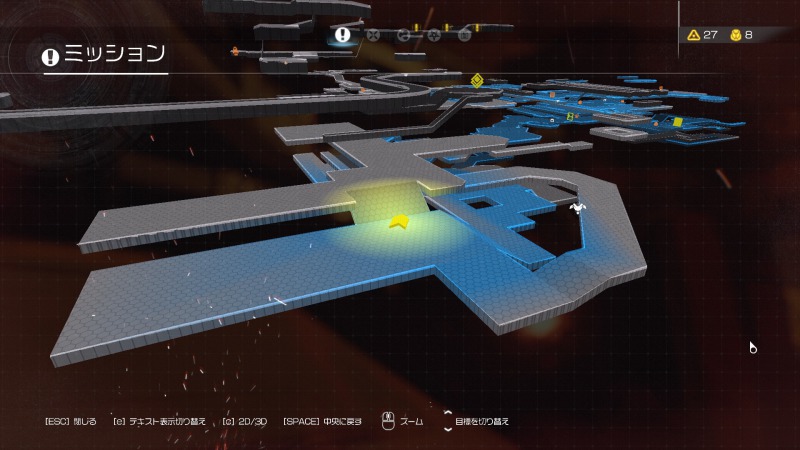
Task: Switch to the crossed X icon tab
Action: point(373,35)
